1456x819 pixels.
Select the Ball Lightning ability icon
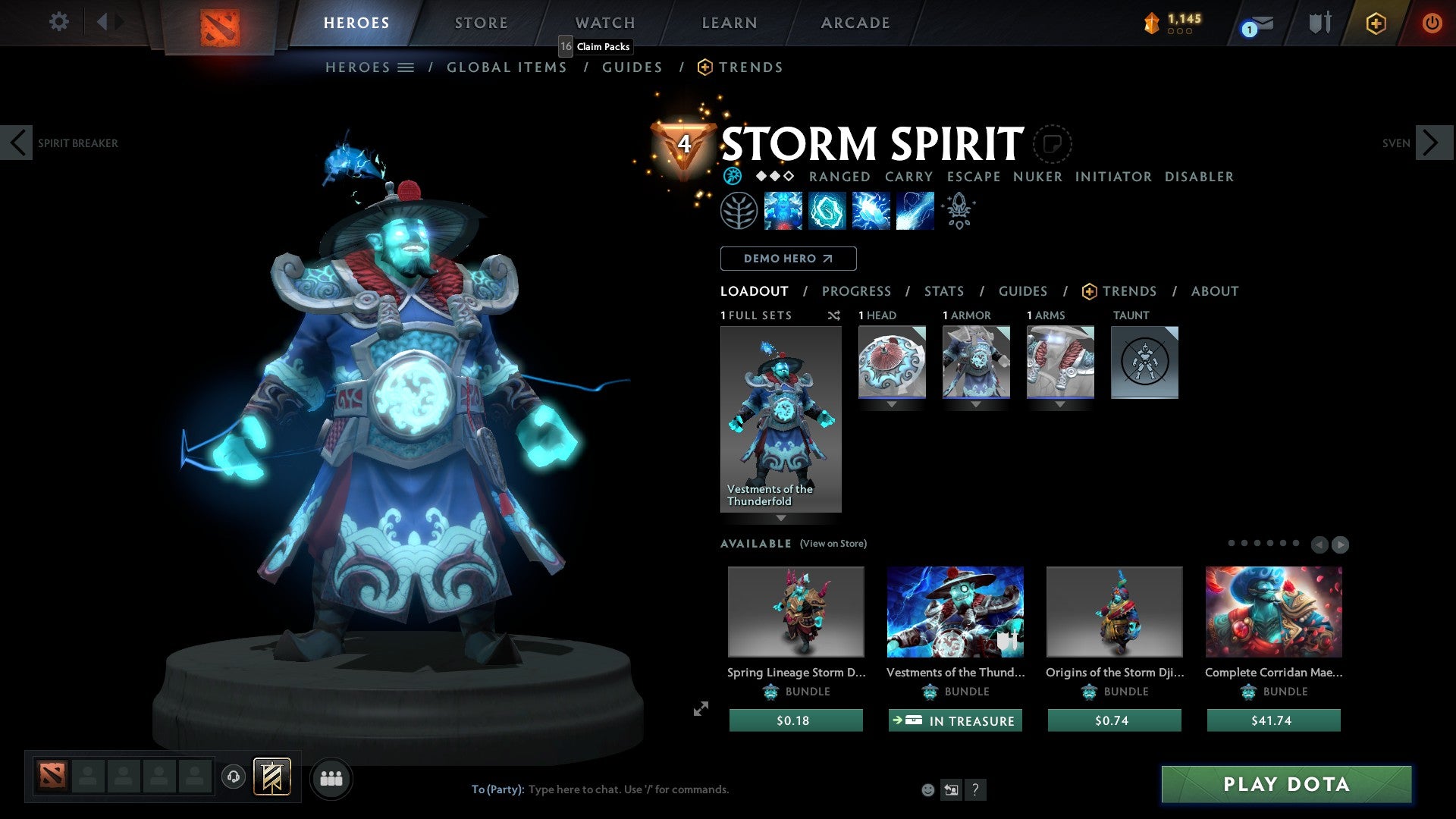click(914, 211)
